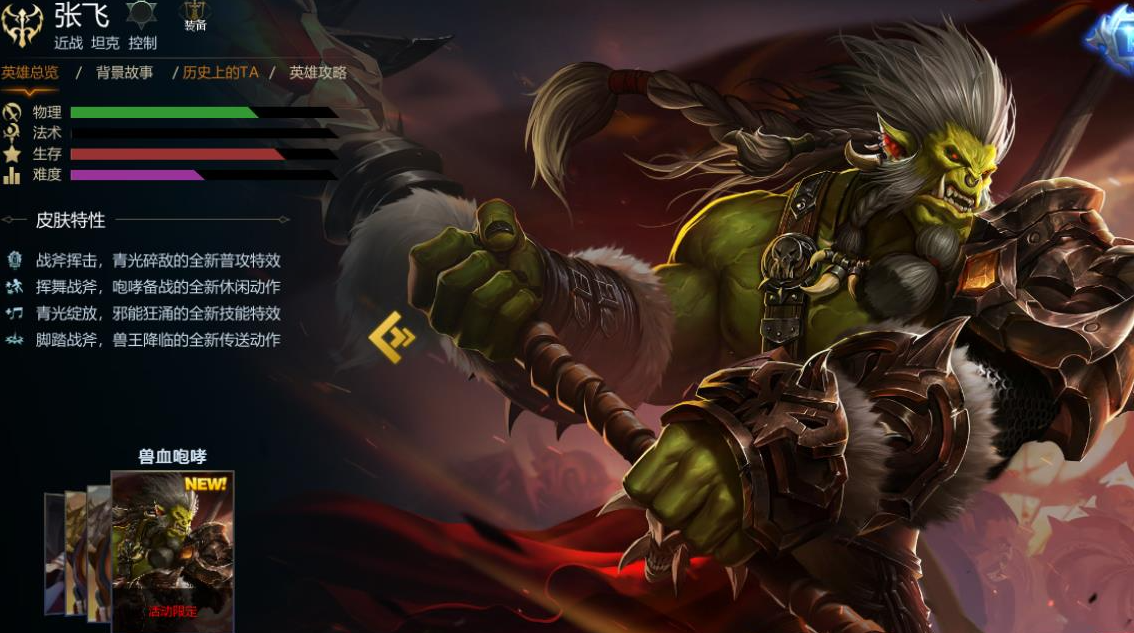The width and height of the screenshot is (1134, 633).
Task: Click the yellow diamond arrow icon
Action: pos(391,337)
